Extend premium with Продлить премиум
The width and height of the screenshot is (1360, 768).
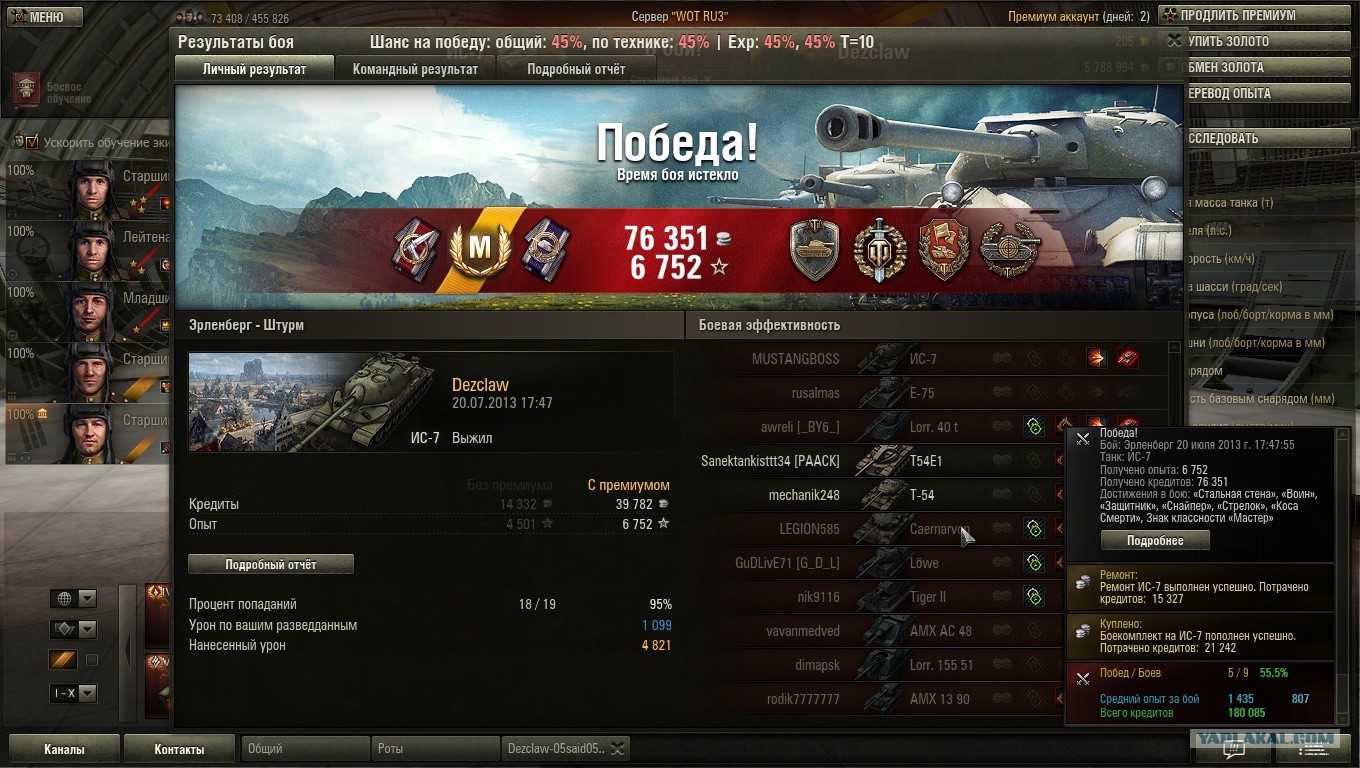coord(1236,15)
